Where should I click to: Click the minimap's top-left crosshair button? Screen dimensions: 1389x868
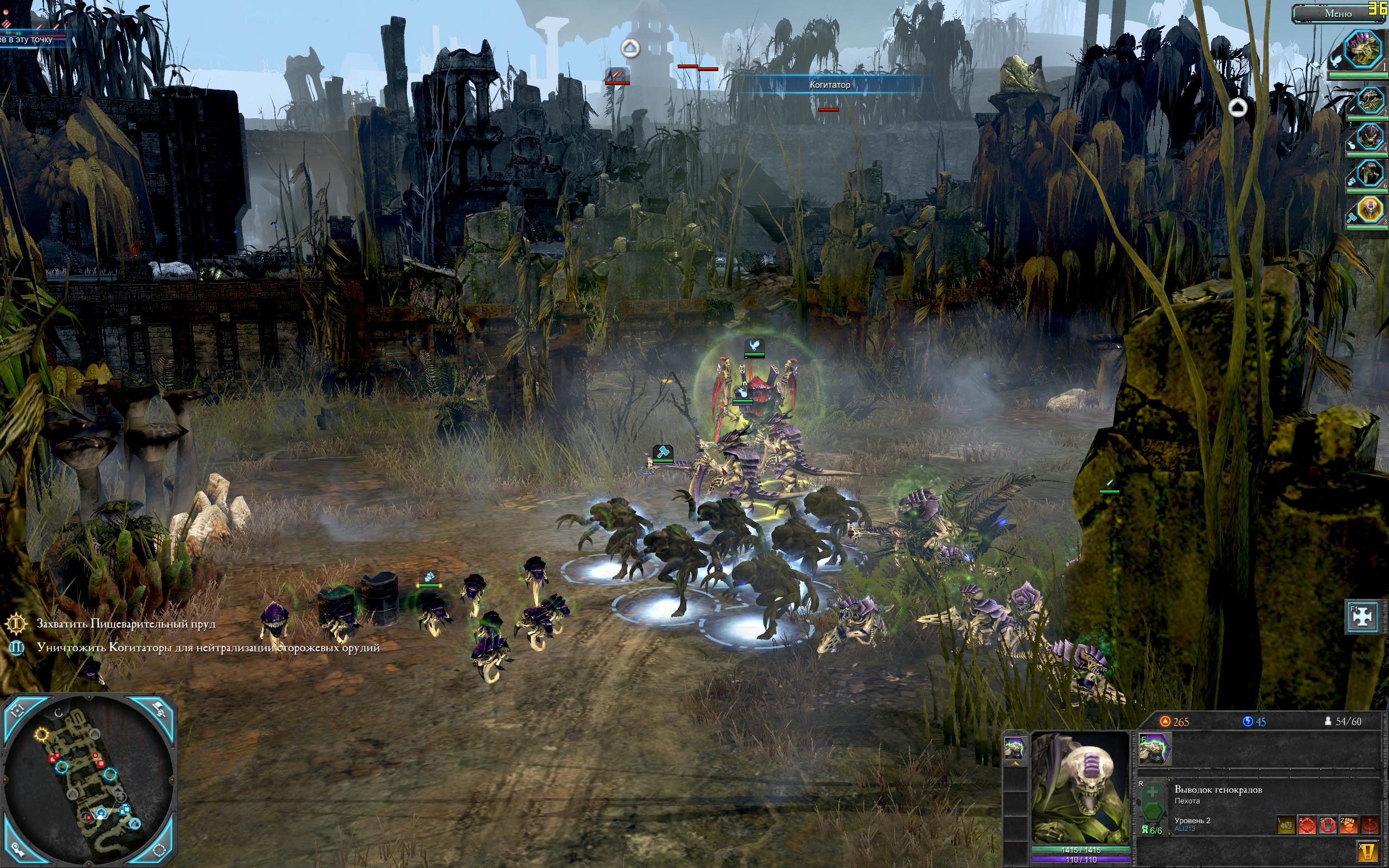pyautogui.click(x=17, y=711)
